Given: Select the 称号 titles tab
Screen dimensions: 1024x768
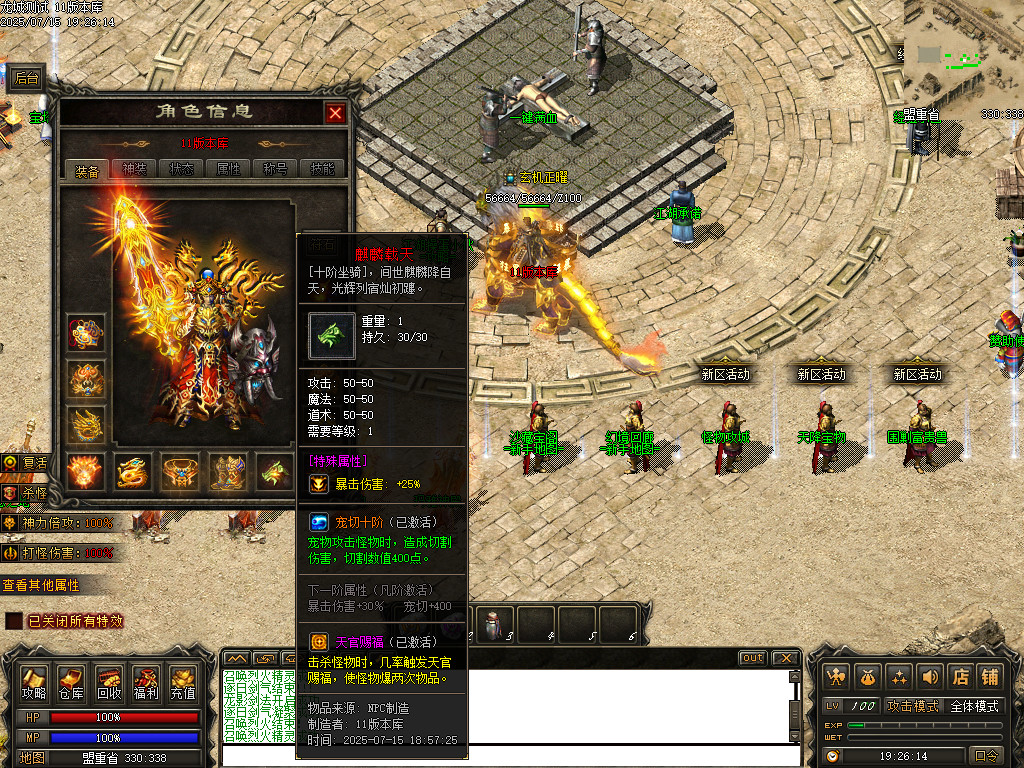Looking at the screenshot, I should coord(276,169).
